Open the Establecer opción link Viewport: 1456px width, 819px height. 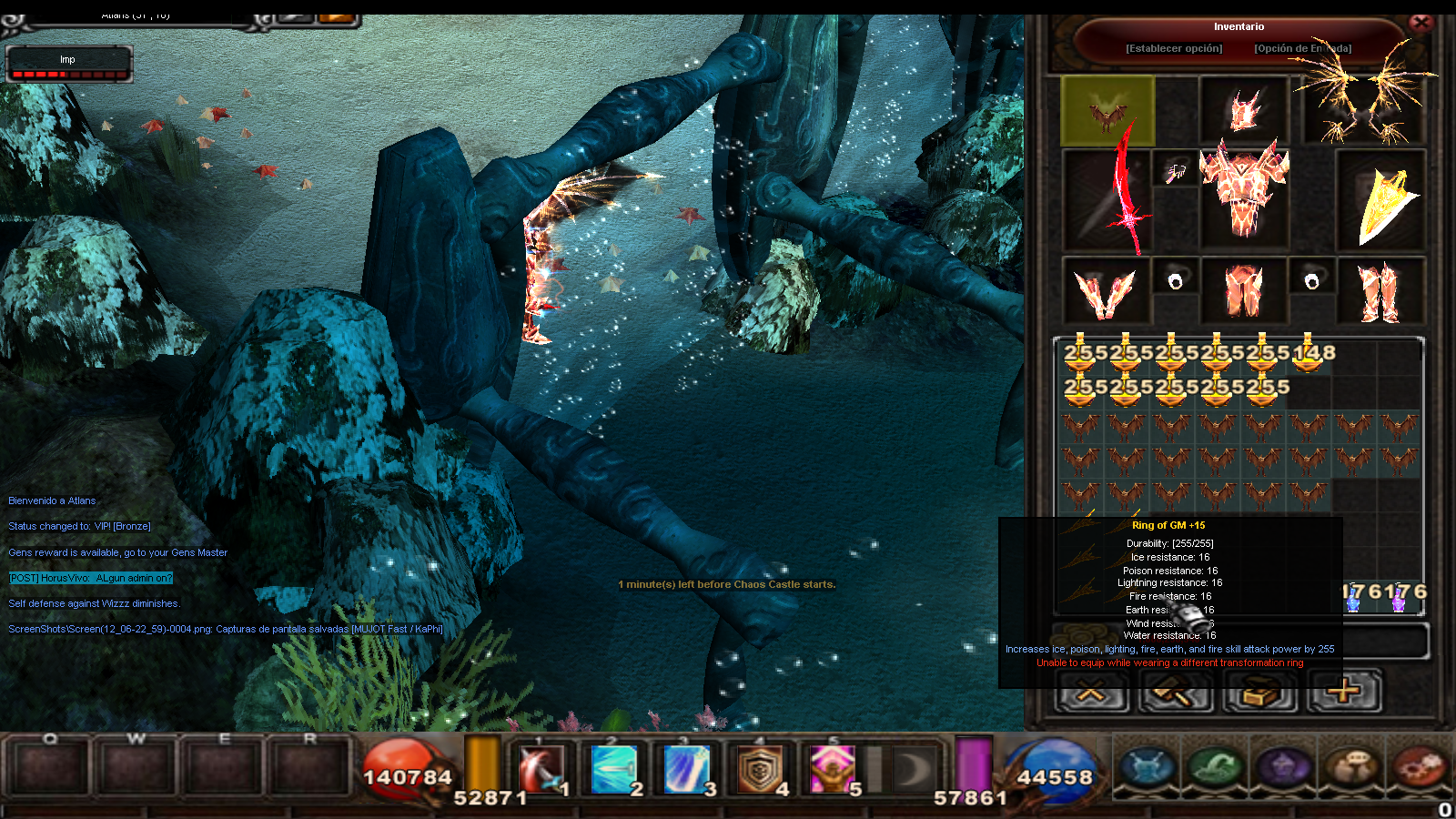(1174, 48)
